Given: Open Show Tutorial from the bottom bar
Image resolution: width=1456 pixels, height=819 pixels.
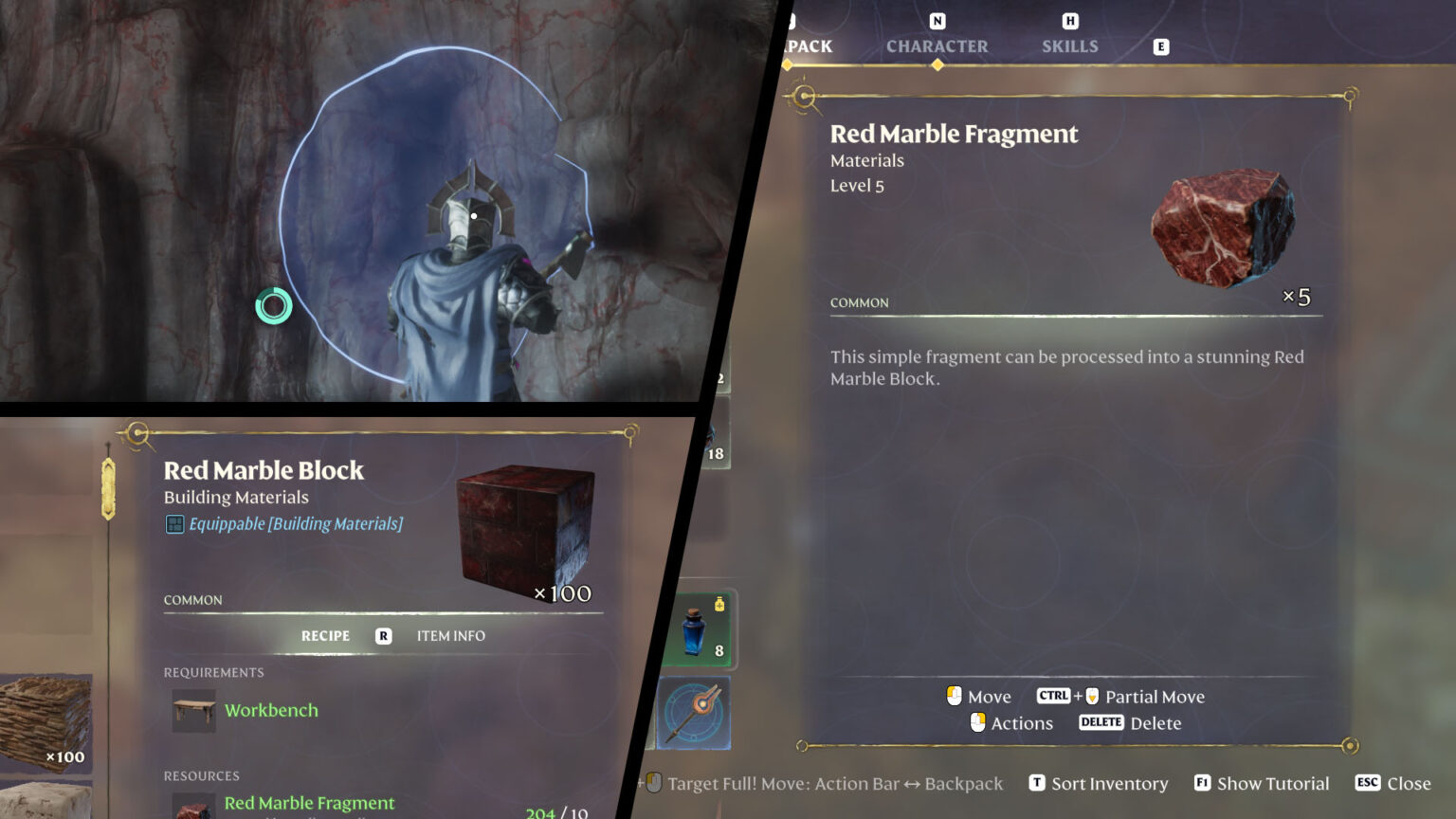Looking at the screenshot, I should coord(1273,783).
